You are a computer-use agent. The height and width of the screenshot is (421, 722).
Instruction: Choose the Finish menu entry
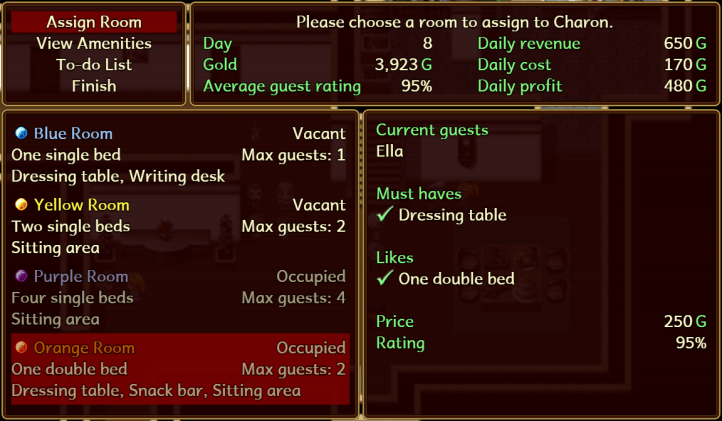point(94,86)
